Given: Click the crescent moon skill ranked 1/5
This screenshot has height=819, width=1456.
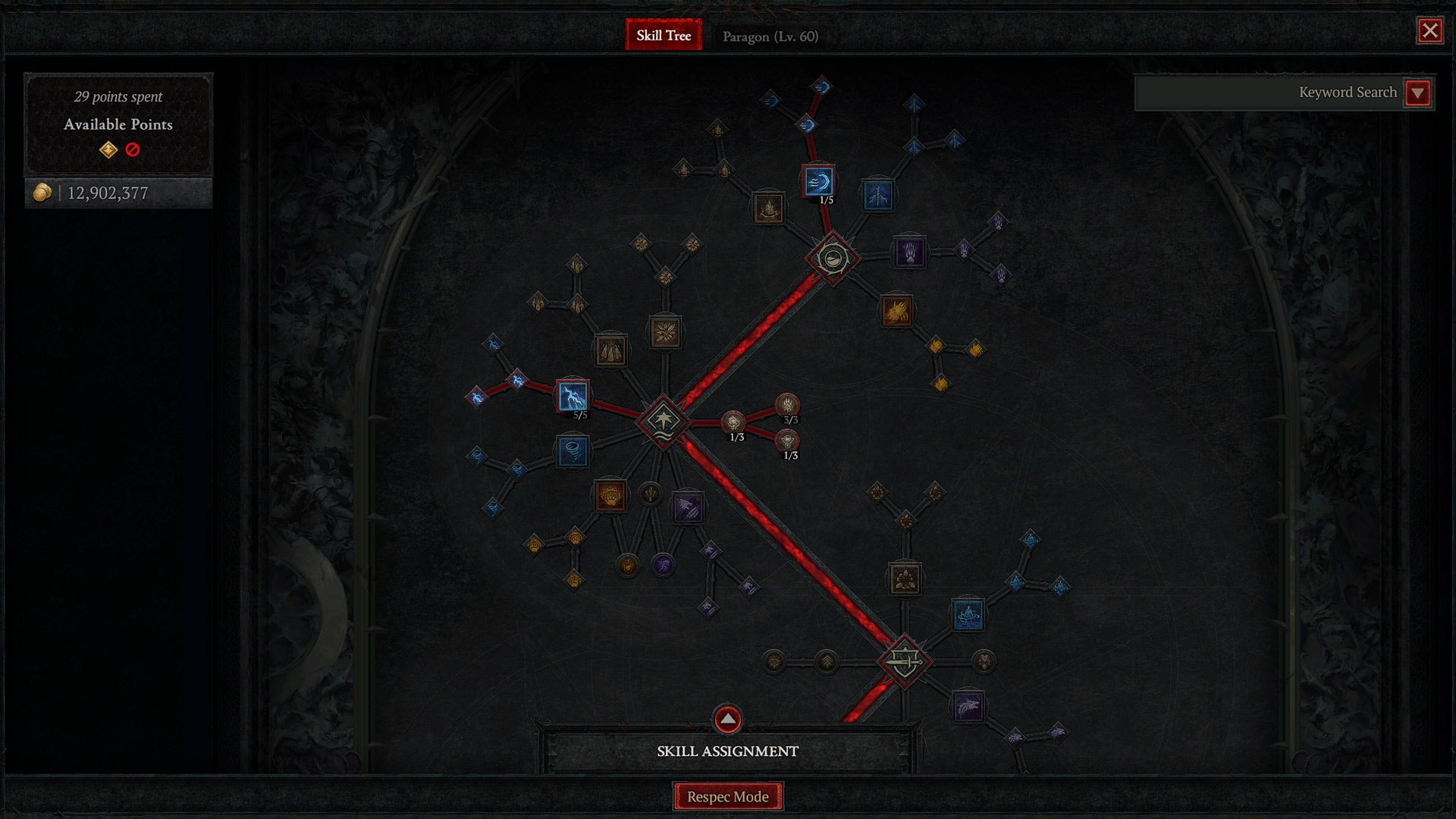Looking at the screenshot, I should (x=819, y=182).
